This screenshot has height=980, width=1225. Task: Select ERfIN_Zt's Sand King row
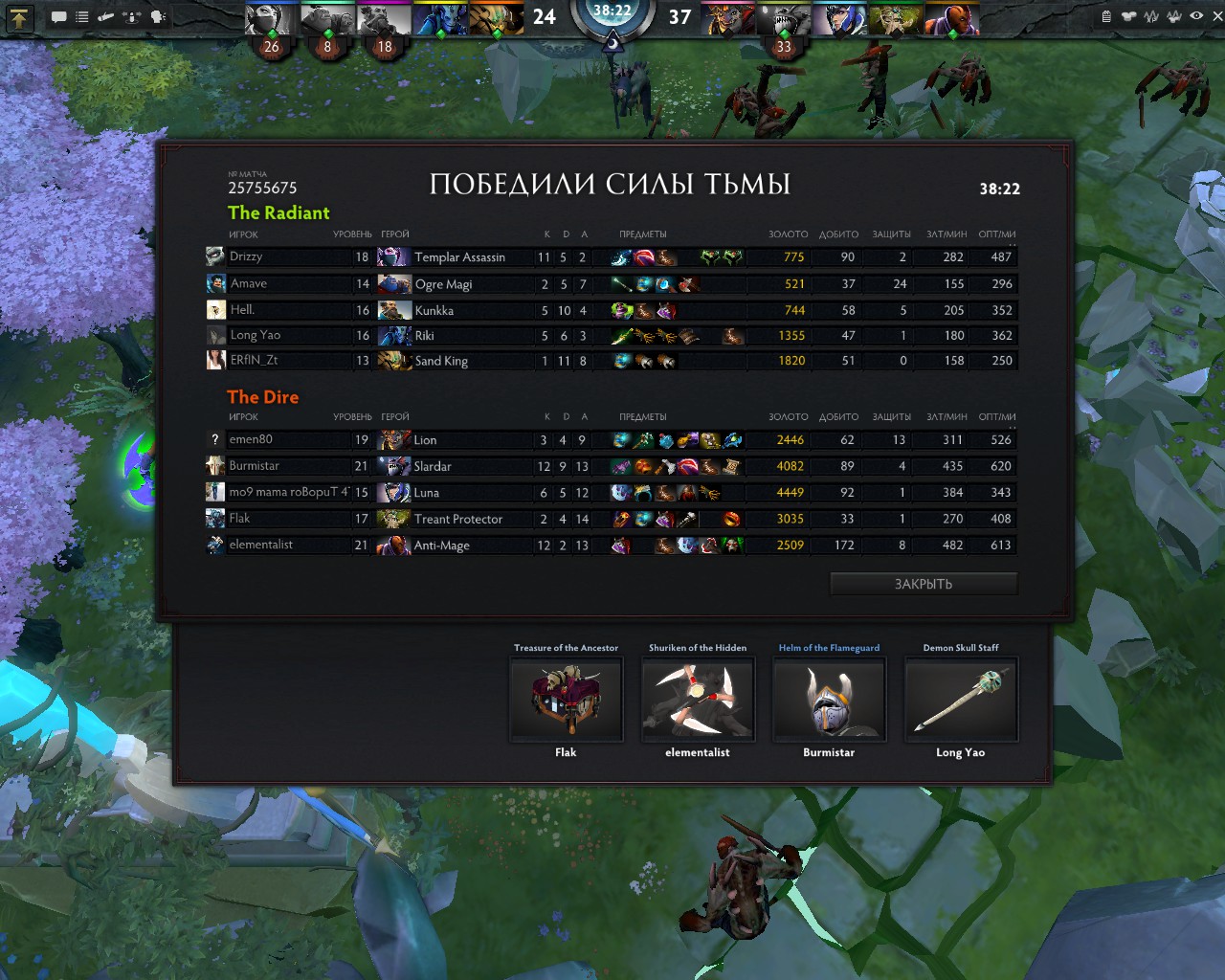tap(441, 361)
